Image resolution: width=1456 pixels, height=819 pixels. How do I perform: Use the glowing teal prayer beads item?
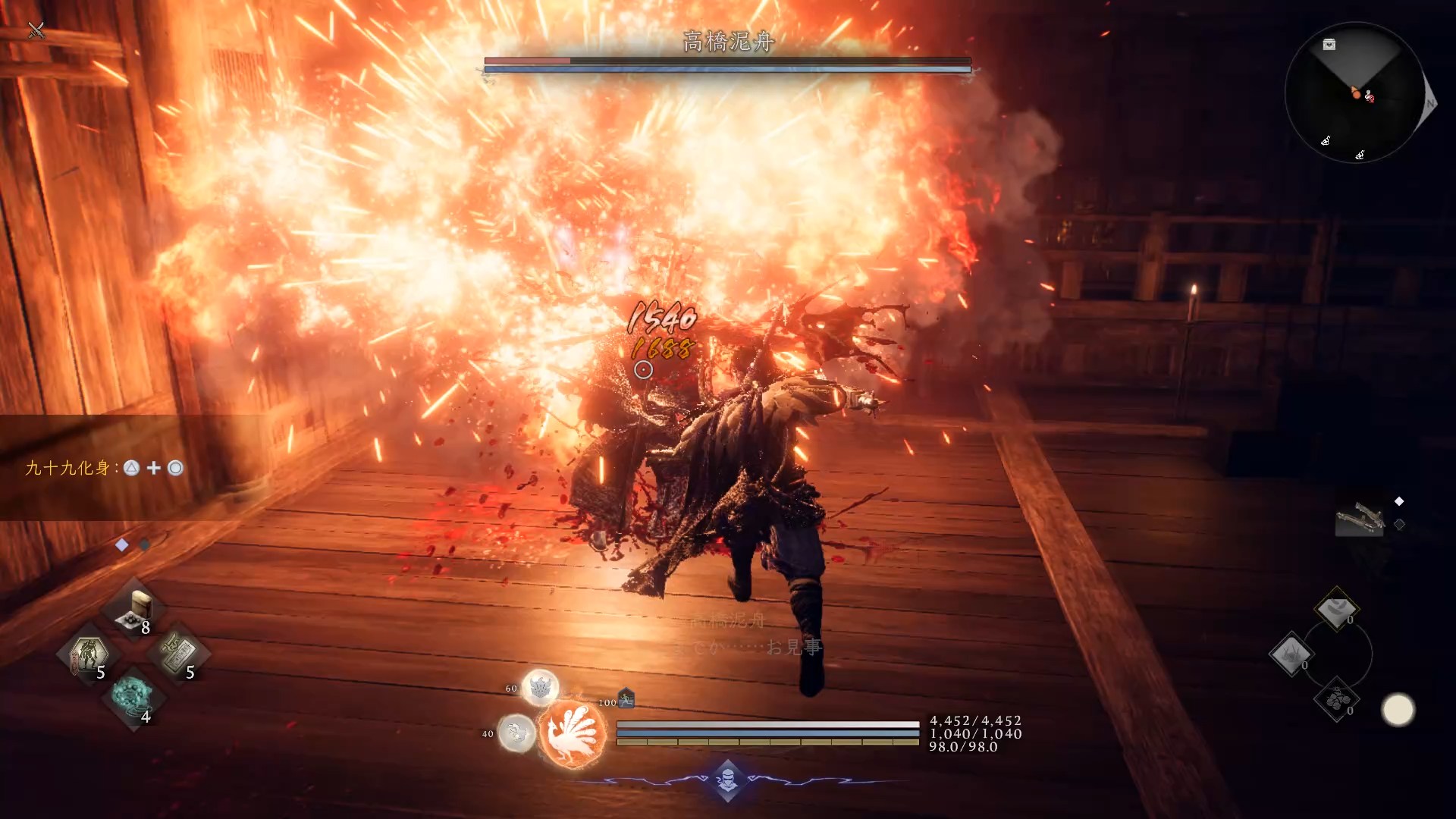point(133,698)
